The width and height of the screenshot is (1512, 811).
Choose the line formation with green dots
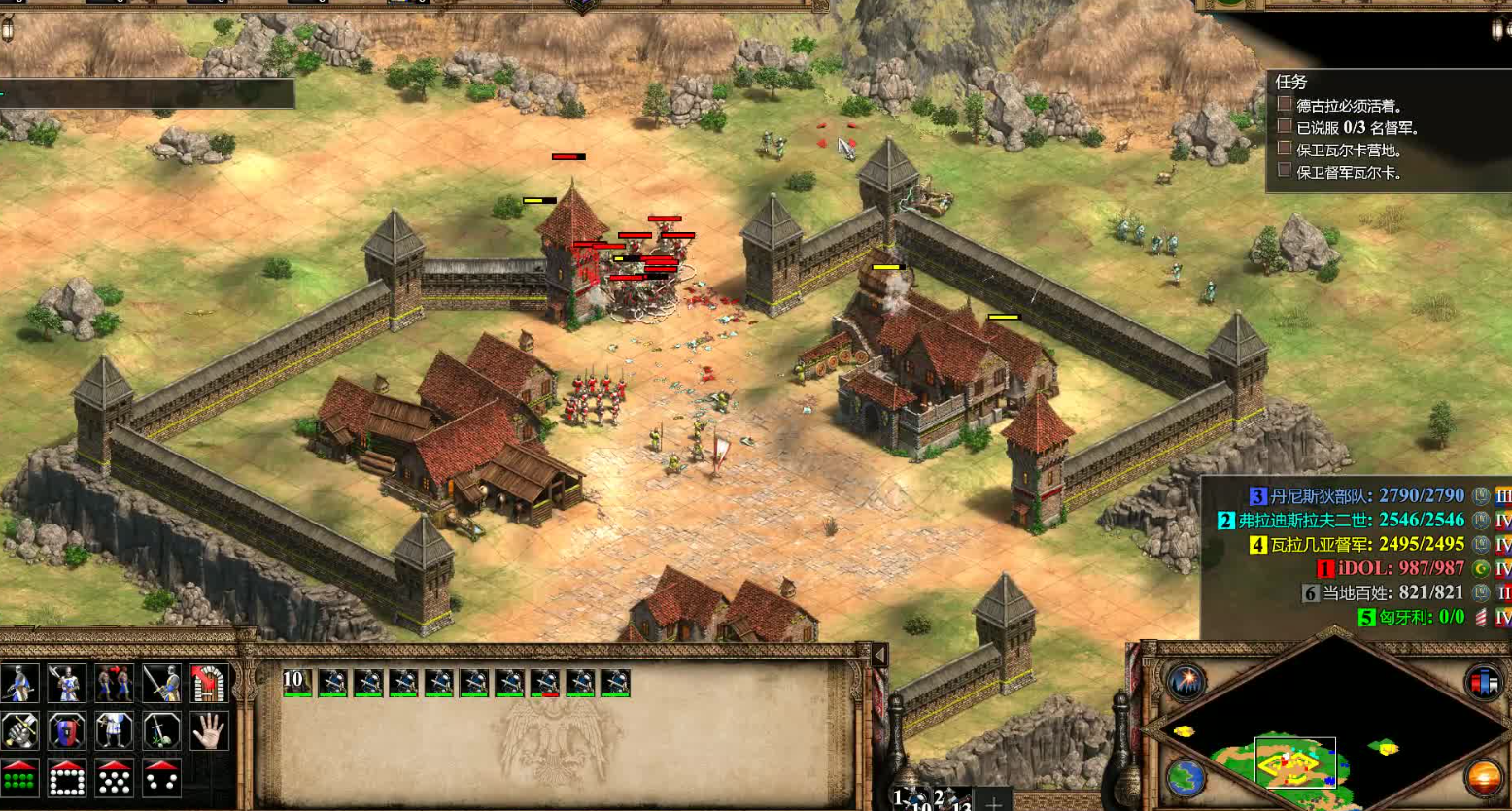pyautogui.click(x=19, y=778)
